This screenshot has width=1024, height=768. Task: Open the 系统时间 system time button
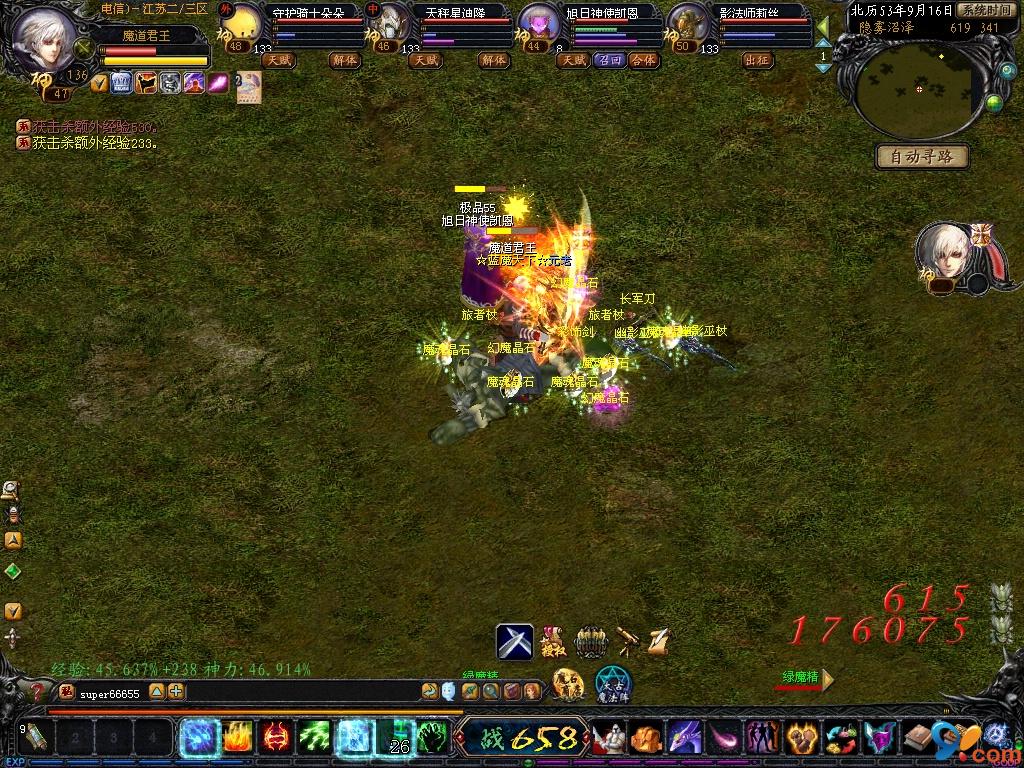click(983, 10)
